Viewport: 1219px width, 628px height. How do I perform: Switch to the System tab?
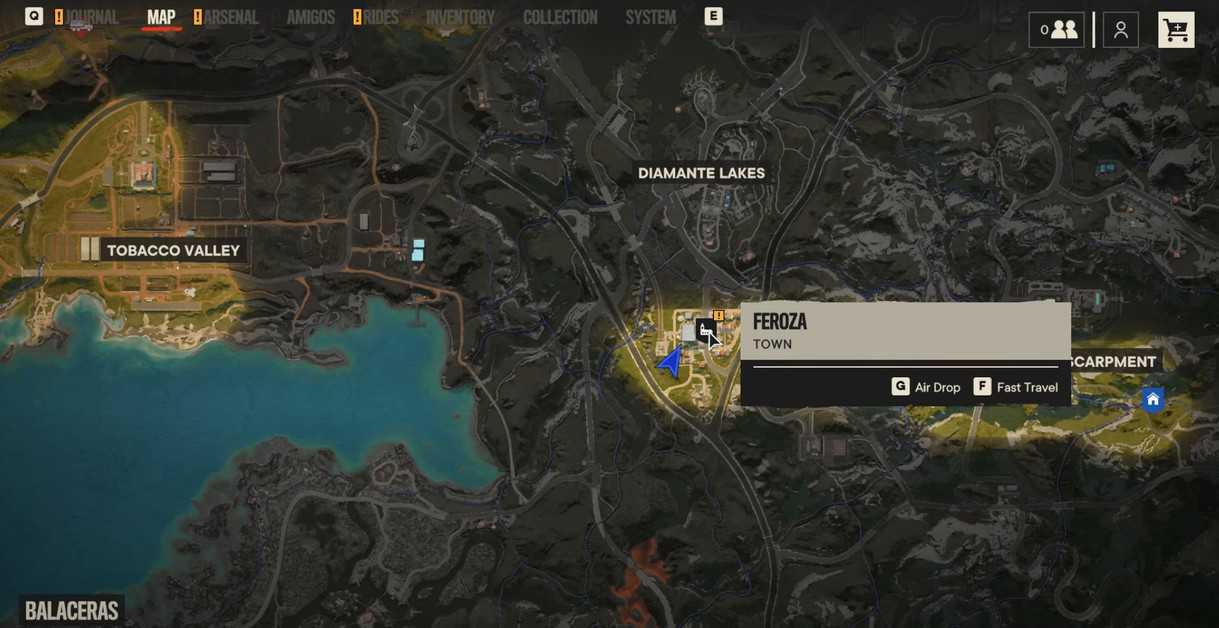coord(651,17)
